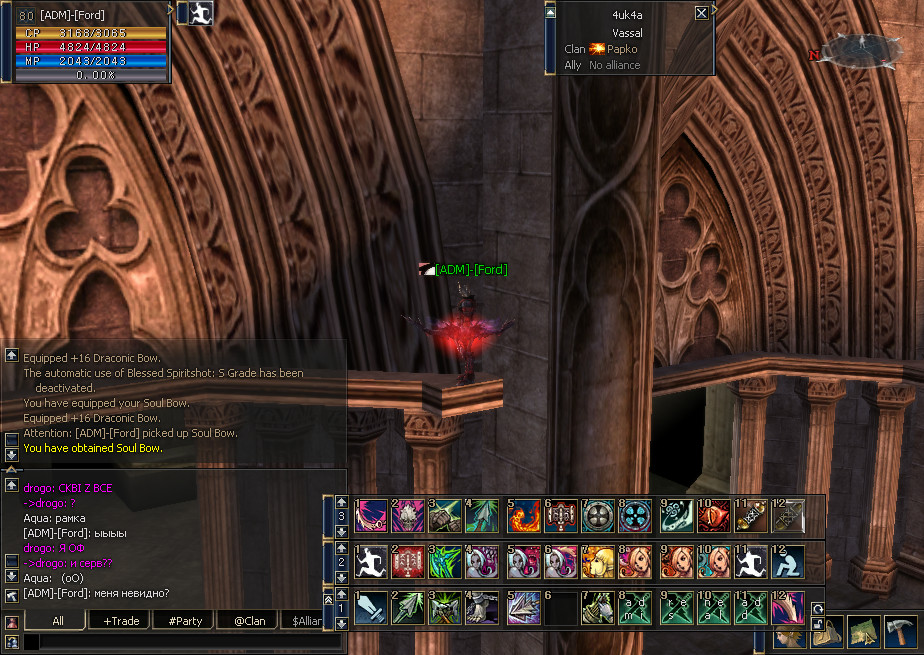Trigger the sitting figure action icon
924x655 pixels.
coord(789,562)
